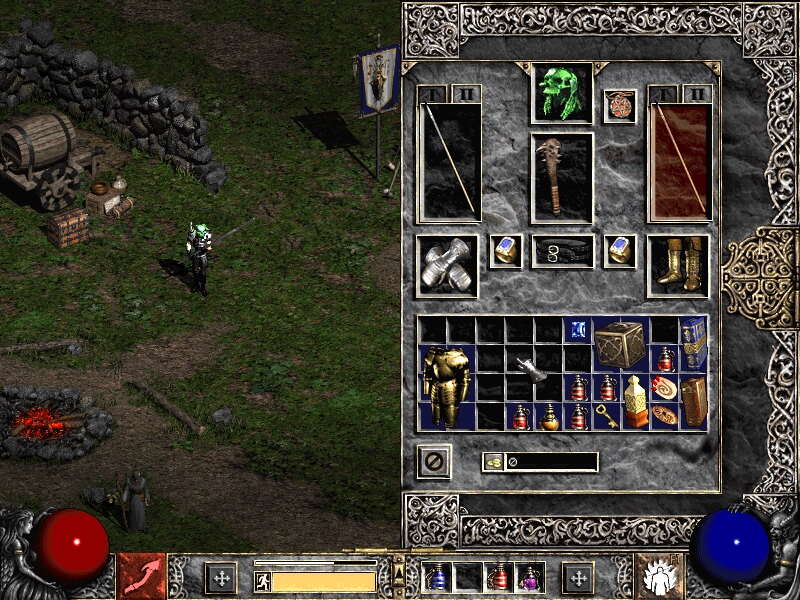Pick up the golden key
Image resolution: width=800 pixels, height=600 pixels.
[606, 416]
